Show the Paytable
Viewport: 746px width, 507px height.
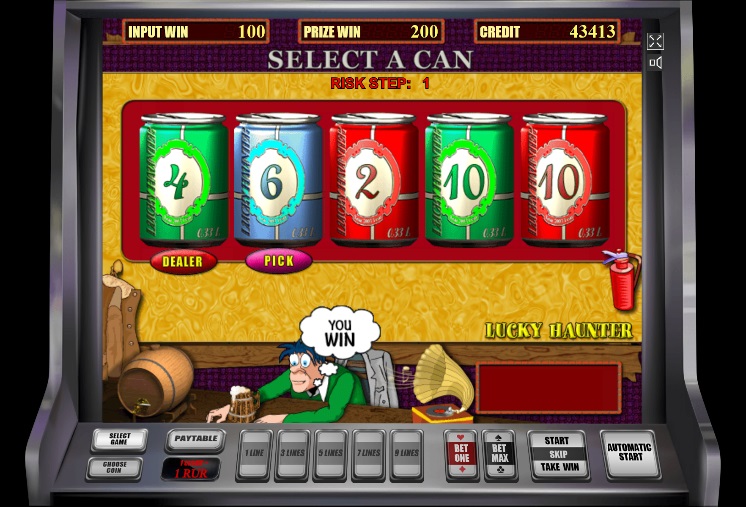click(194, 439)
